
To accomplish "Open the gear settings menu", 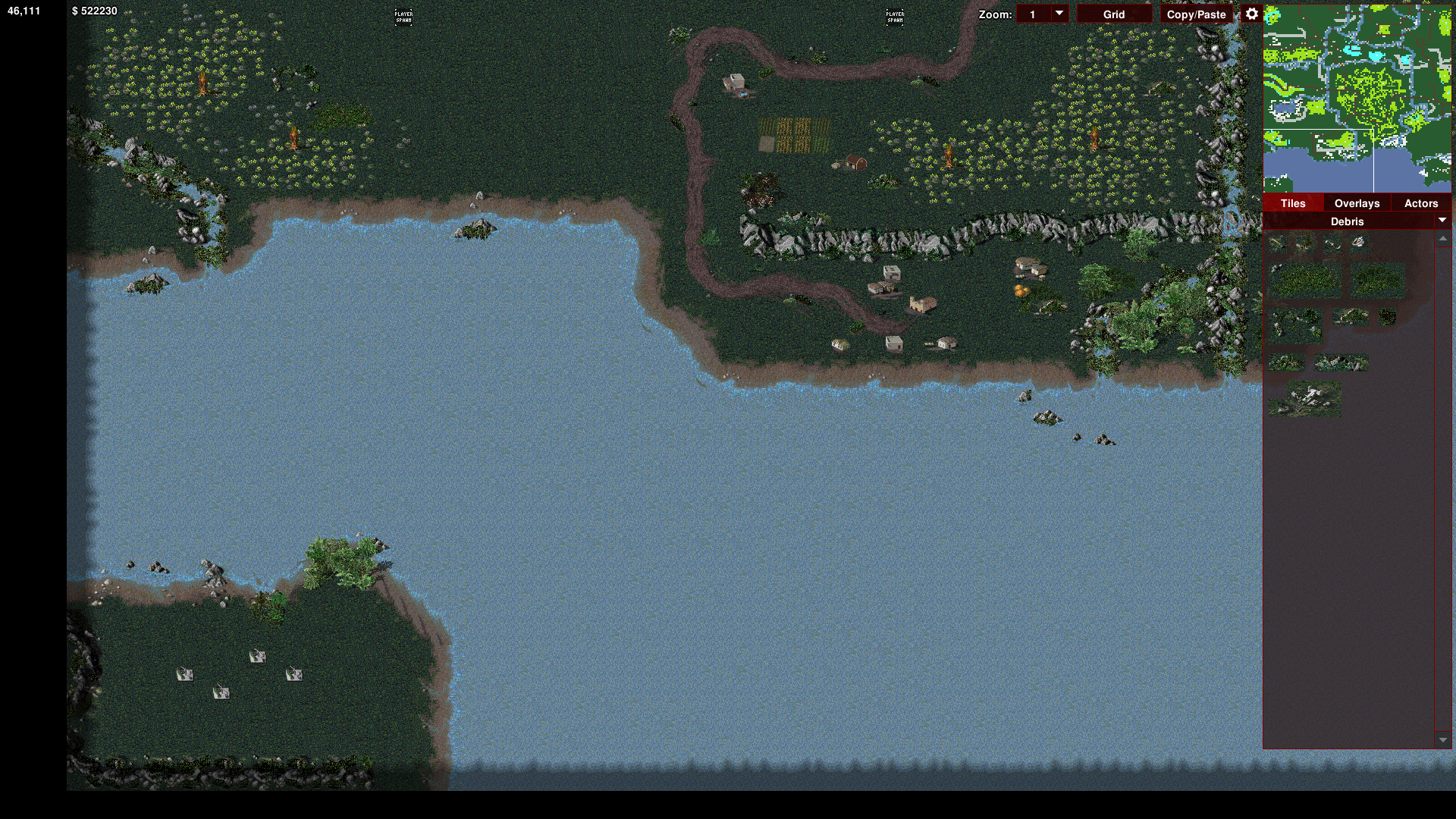I will [x=1251, y=14].
